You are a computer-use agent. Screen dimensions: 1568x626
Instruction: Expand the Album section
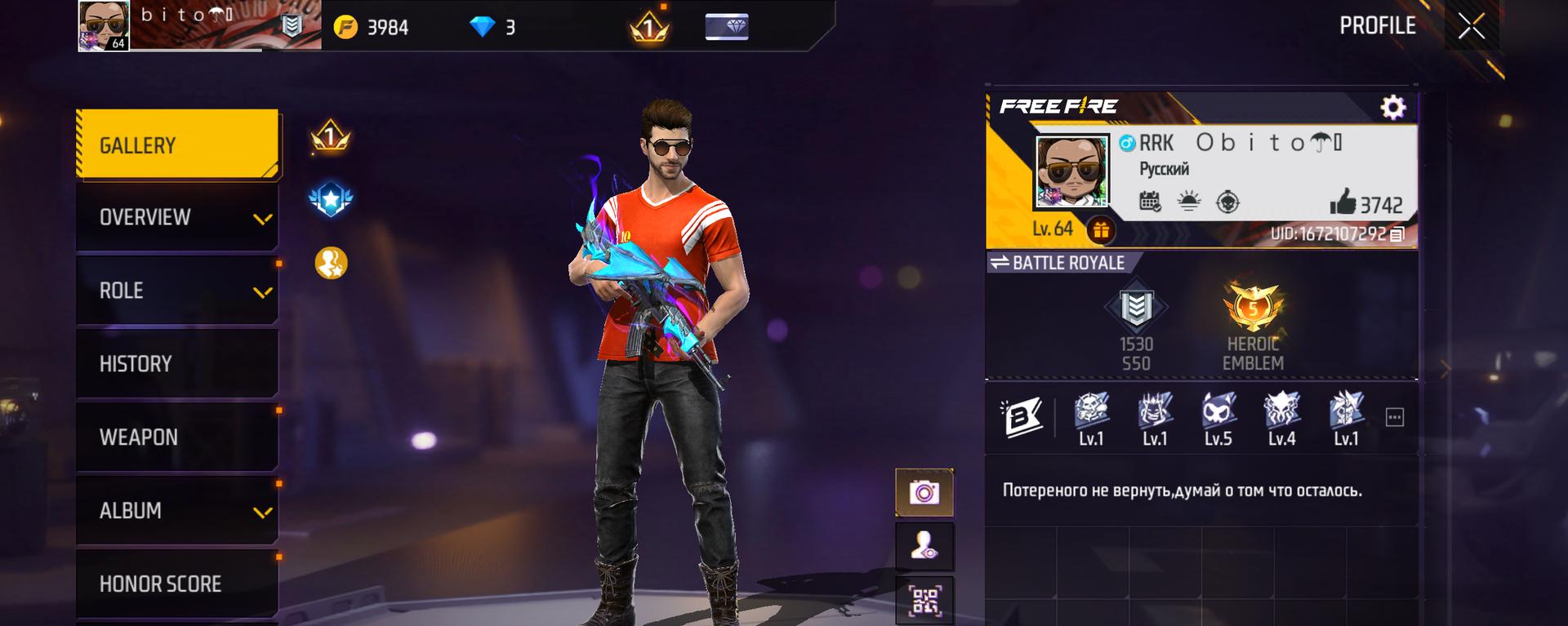(177, 511)
